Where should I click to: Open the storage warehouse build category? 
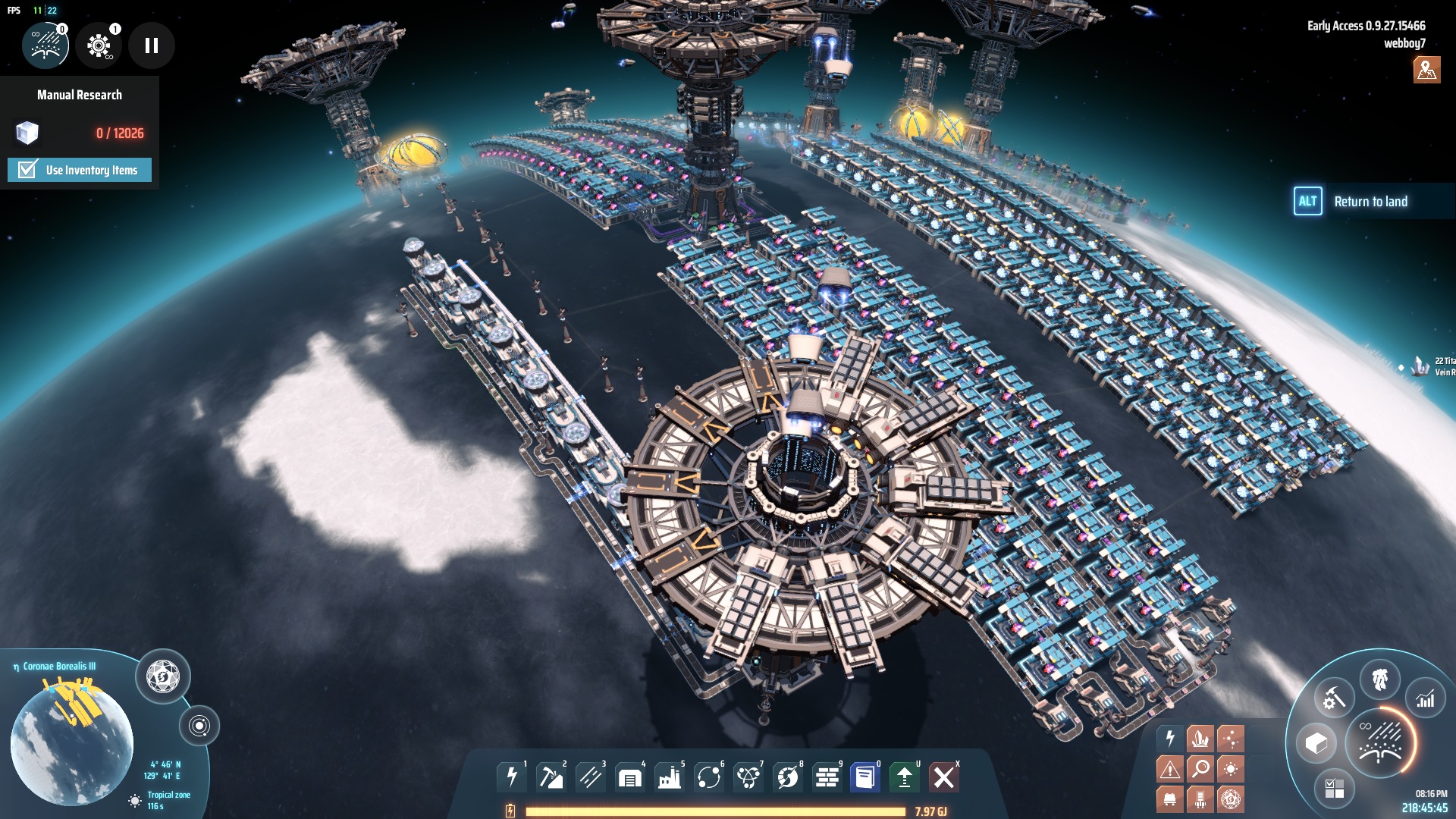(x=630, y=777)
